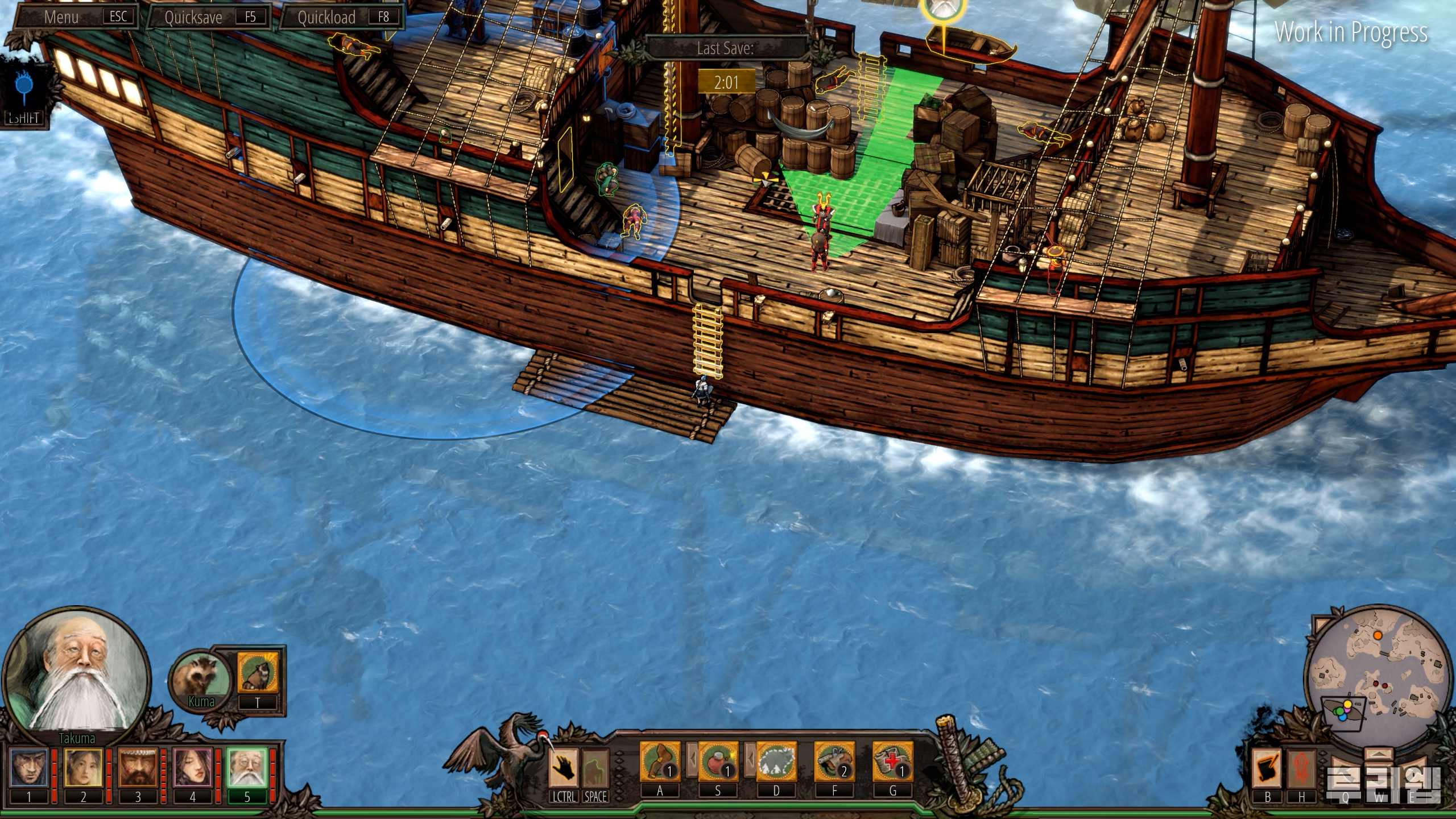Use the first ability with the brown pouch
The width and height of the screenshot is (1456, 819).
coord(660,762)
